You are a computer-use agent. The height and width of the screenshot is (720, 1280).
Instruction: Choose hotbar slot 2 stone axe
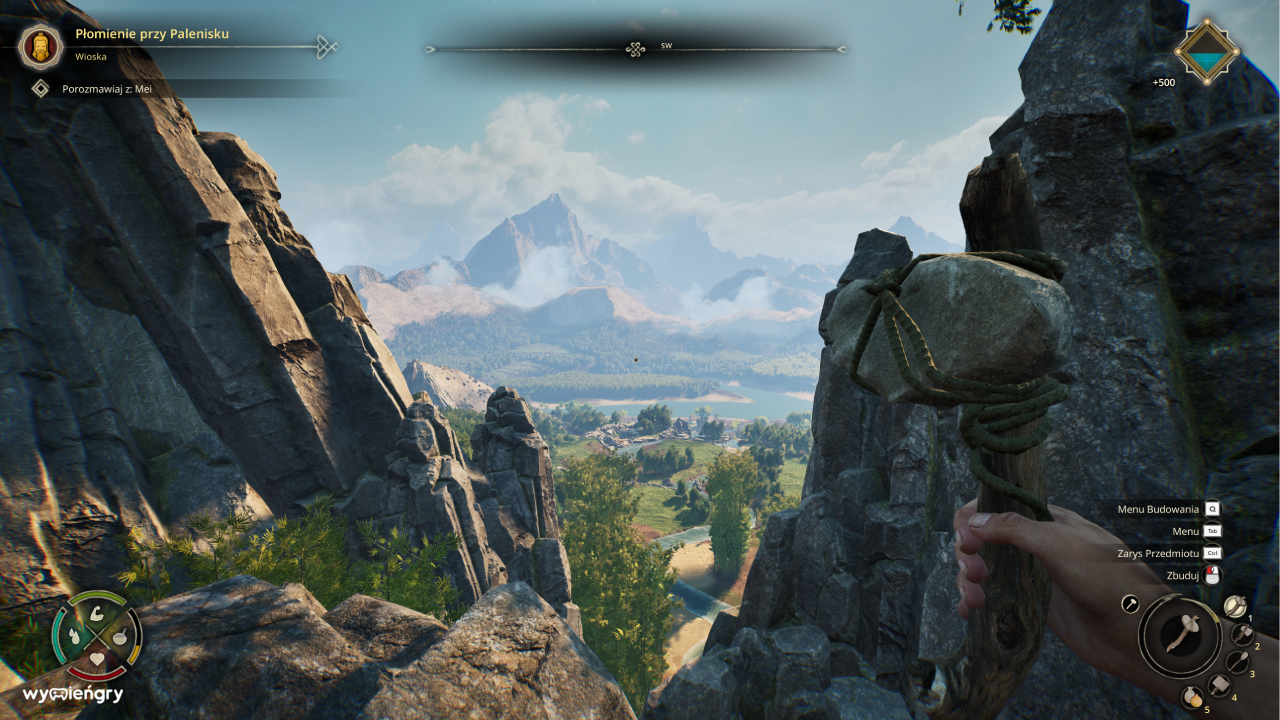point(1242,634)
